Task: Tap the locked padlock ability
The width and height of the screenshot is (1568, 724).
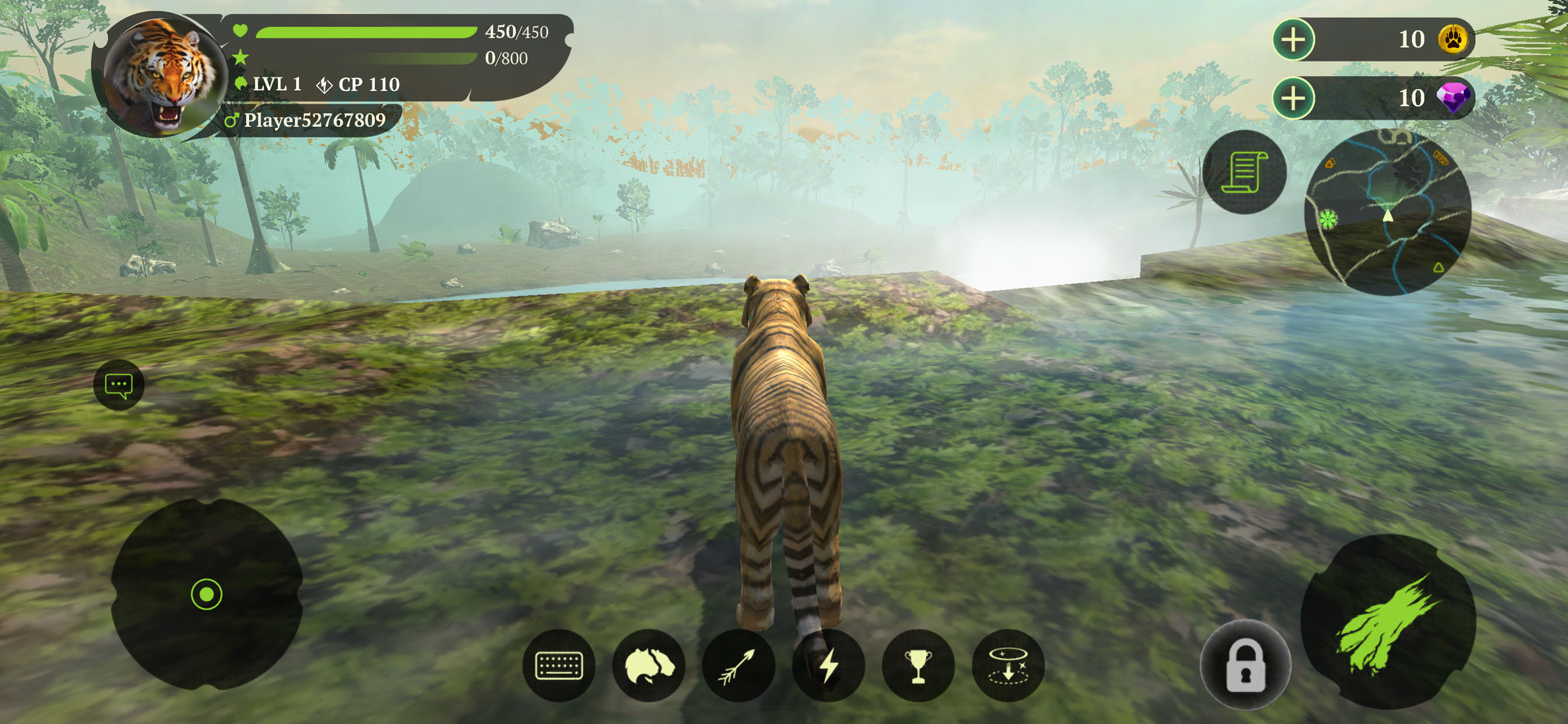Action: coord(1245,665)
